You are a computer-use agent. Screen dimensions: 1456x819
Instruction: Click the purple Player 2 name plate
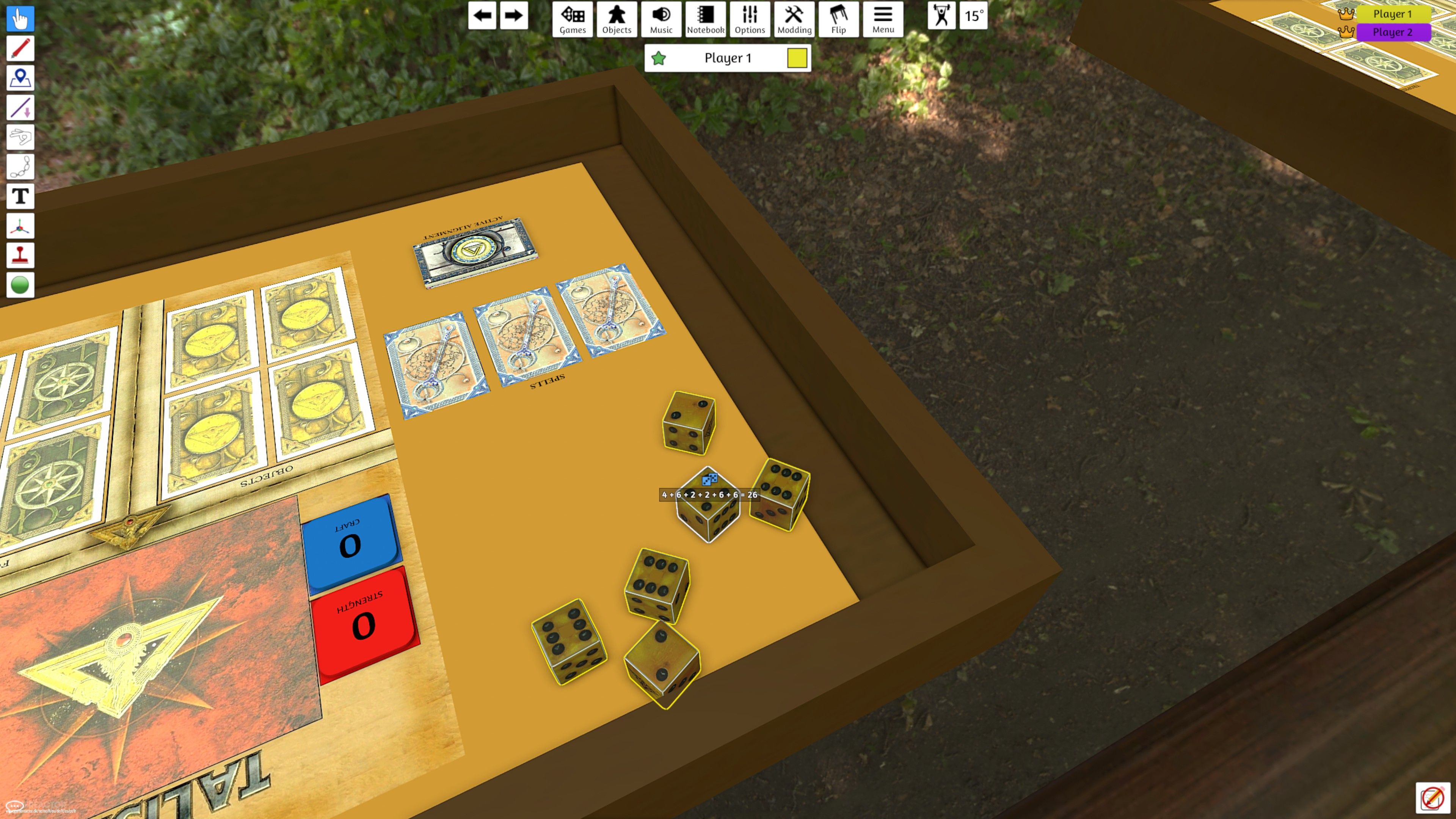pos(1393,32)
